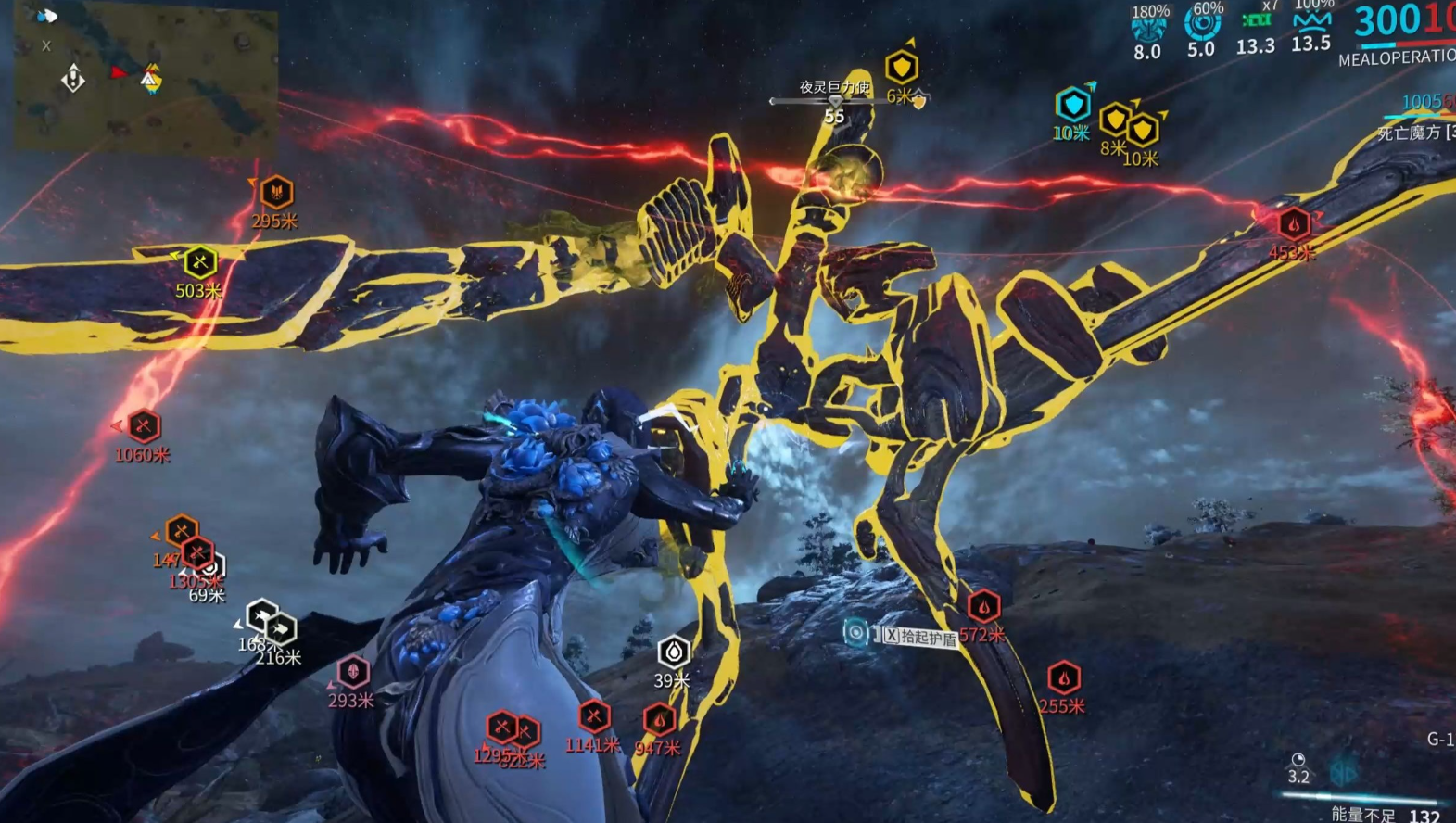The image size is (1456, 823).
Task: Select the 100% crown buff icon
Action: [1311, 21]
